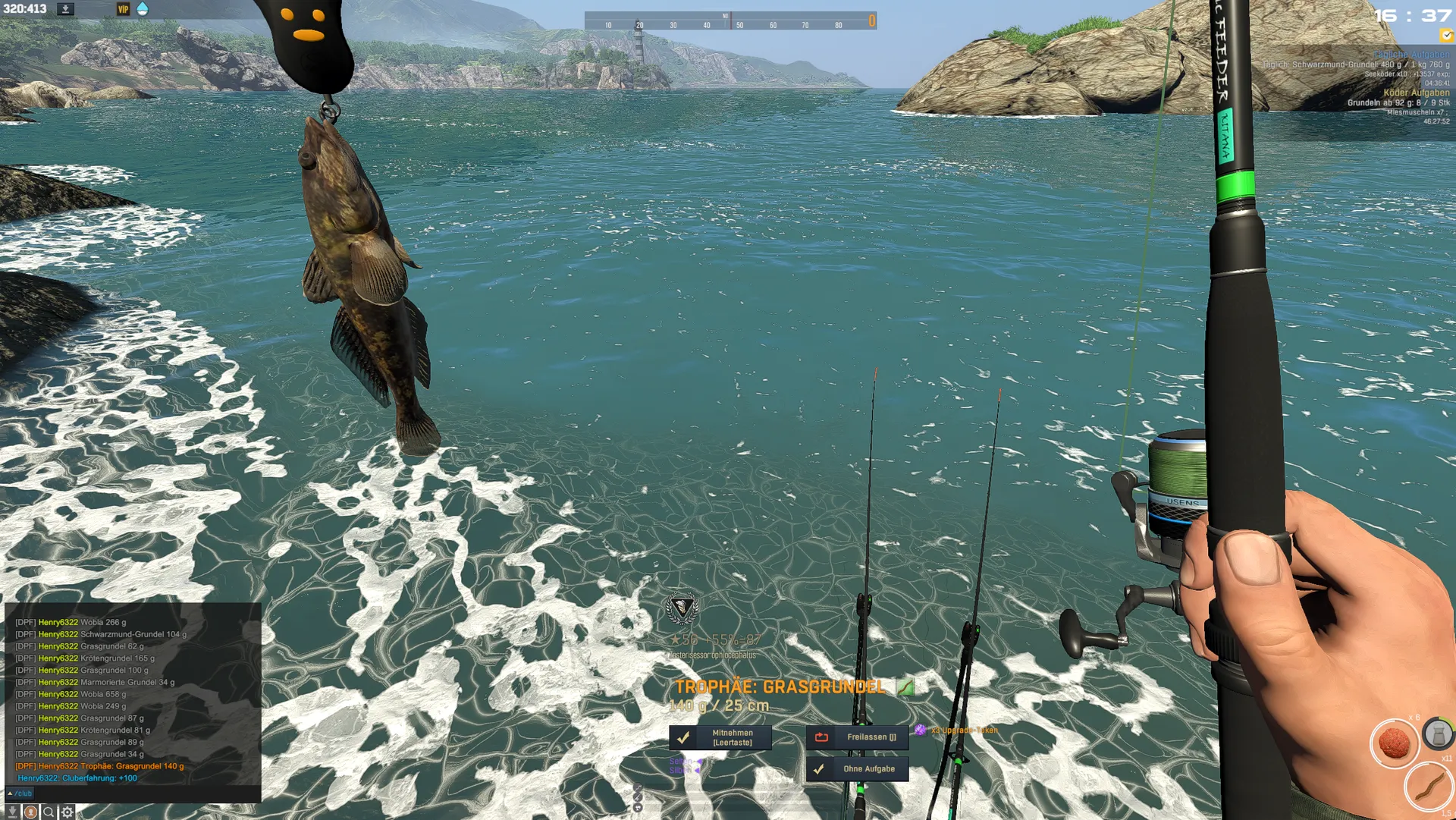The height and width of the screenshot is (820, 1456).
Task: Open the /club chat channel selector
Action: 20,793
